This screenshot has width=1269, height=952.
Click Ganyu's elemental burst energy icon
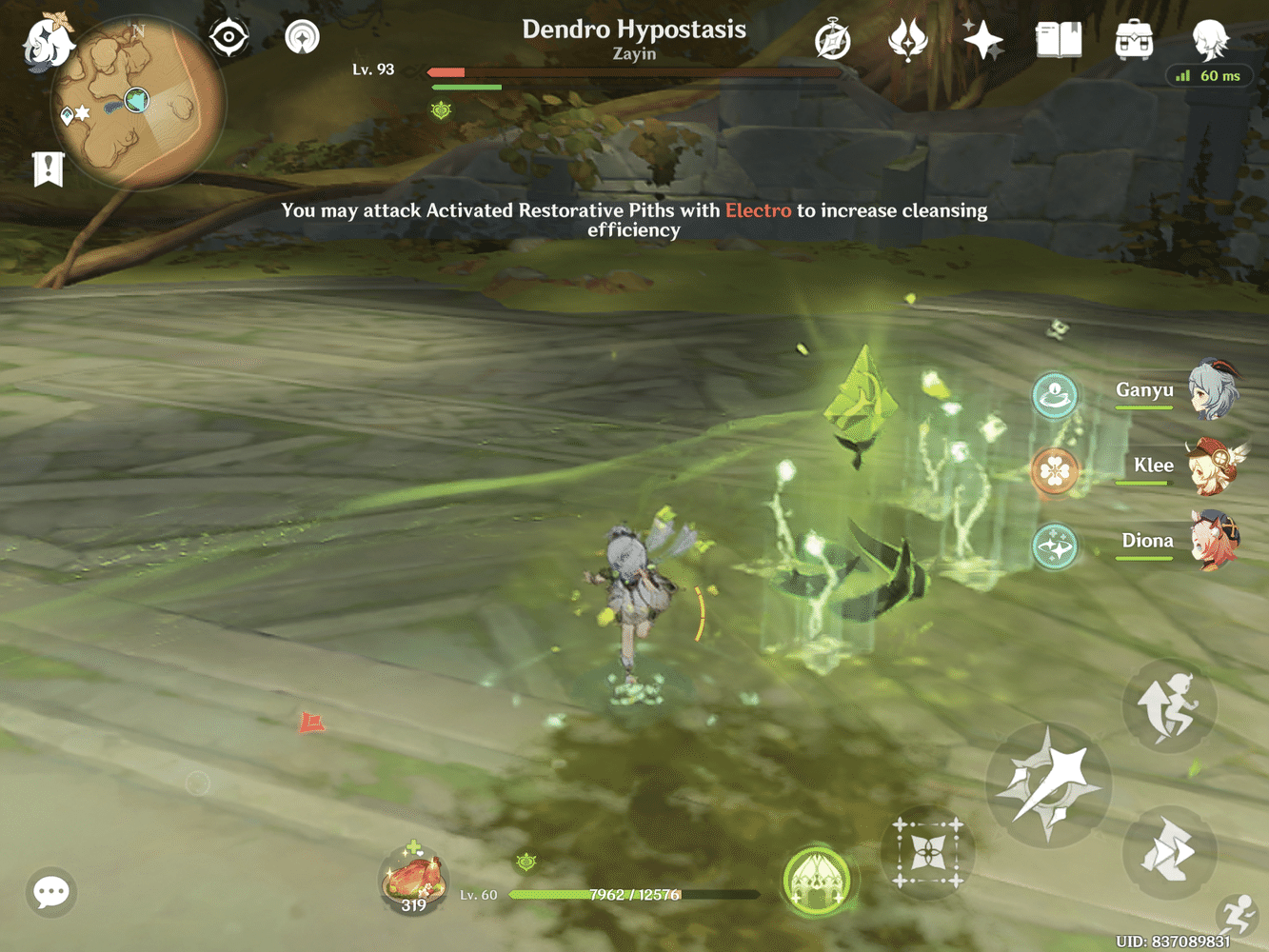(x=1054, y=396)
